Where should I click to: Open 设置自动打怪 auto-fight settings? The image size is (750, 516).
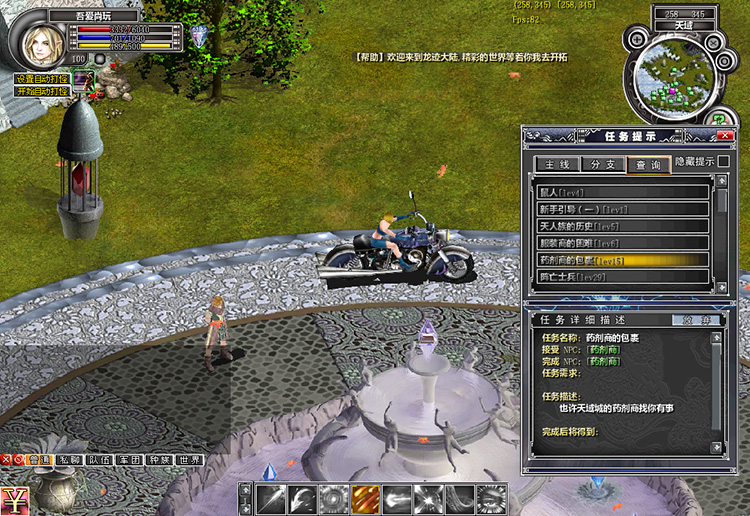(x=41, y=79)
